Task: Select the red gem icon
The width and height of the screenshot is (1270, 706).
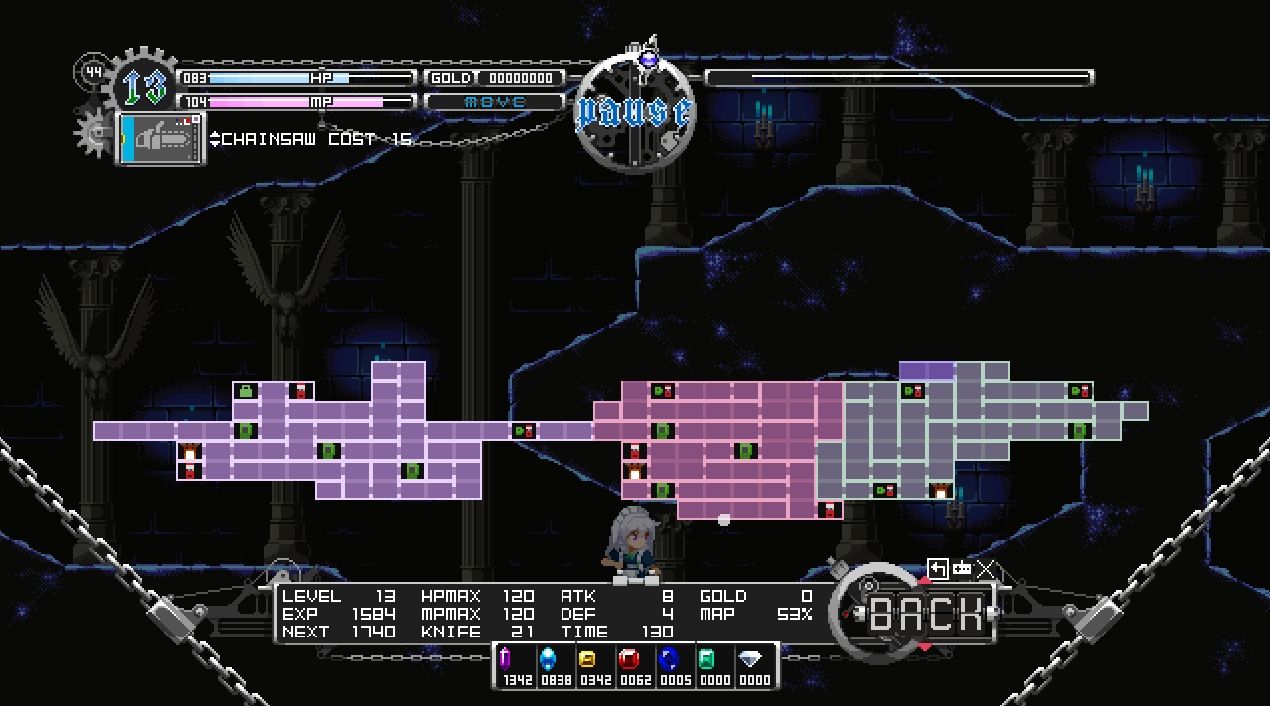Action: click(629, 659)
